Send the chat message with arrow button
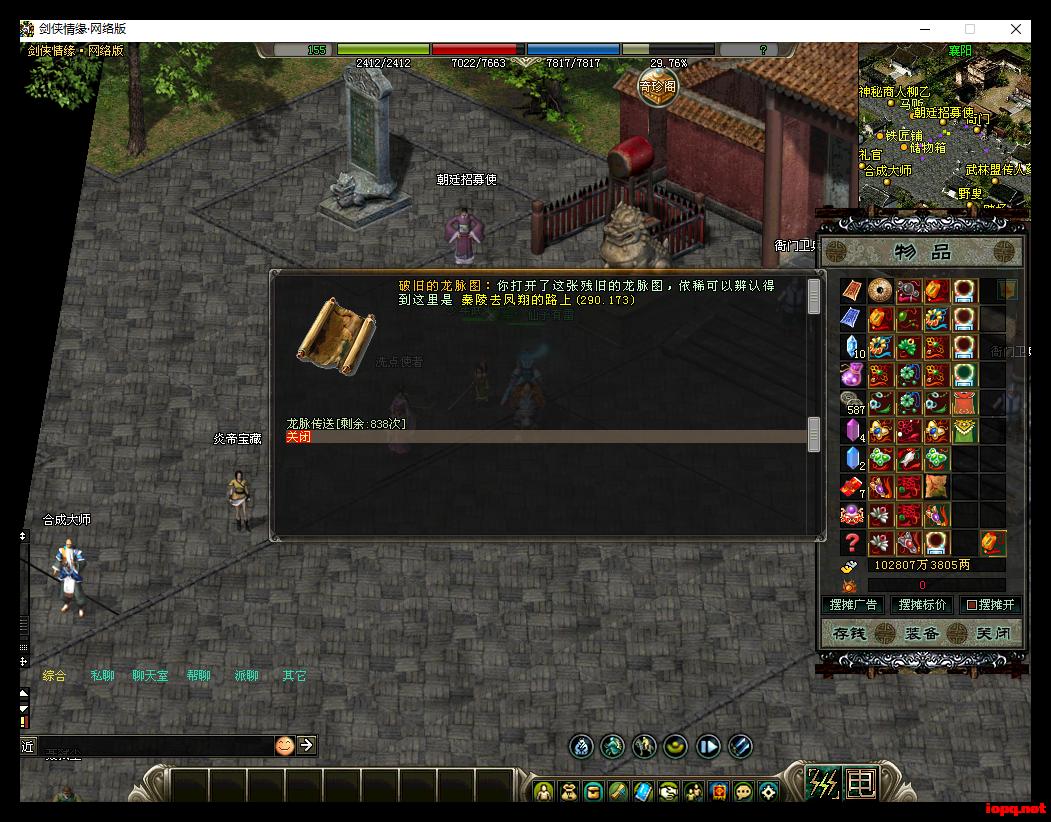1051x822 pixels. 307,745
